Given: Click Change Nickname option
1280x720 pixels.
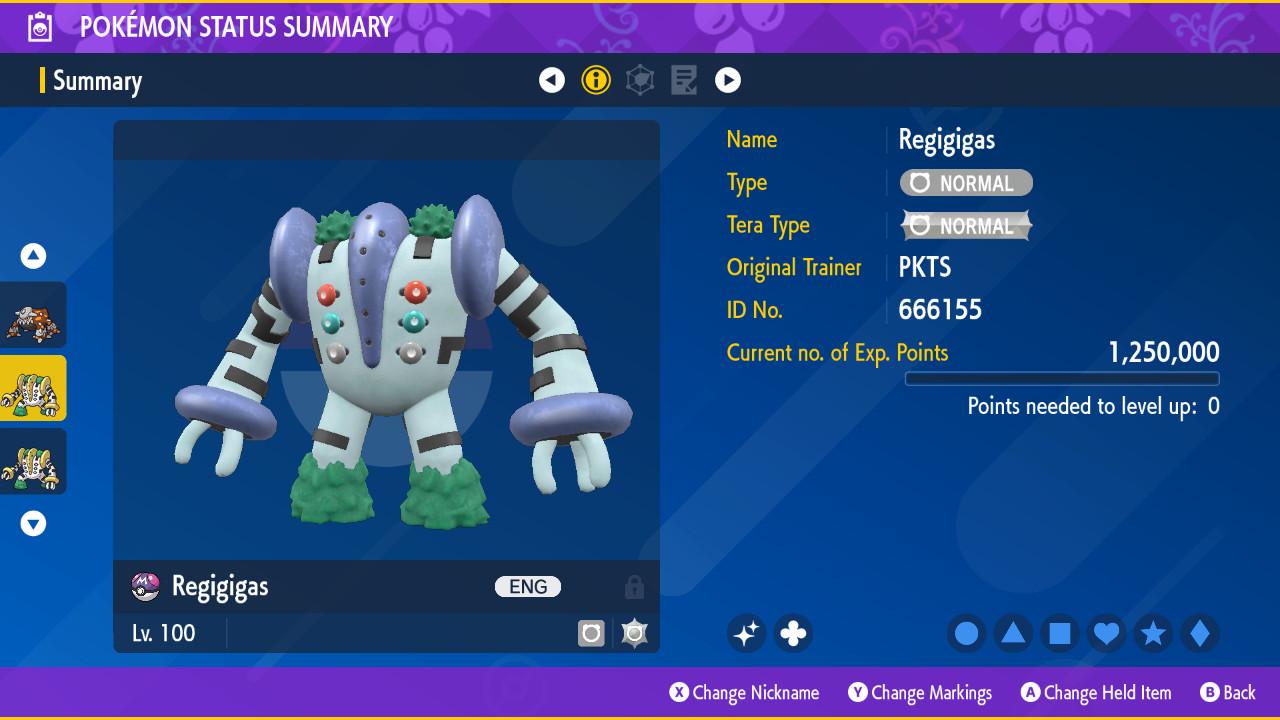Looking at the screenshot, I should tap(745, 692).
